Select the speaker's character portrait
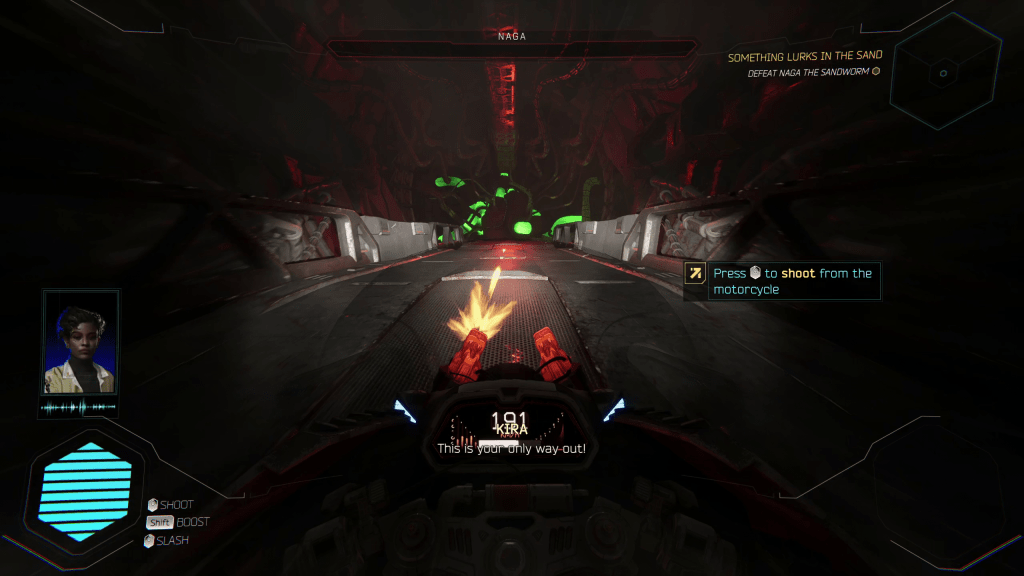The image size is (1024, 576). pos(80,343)
